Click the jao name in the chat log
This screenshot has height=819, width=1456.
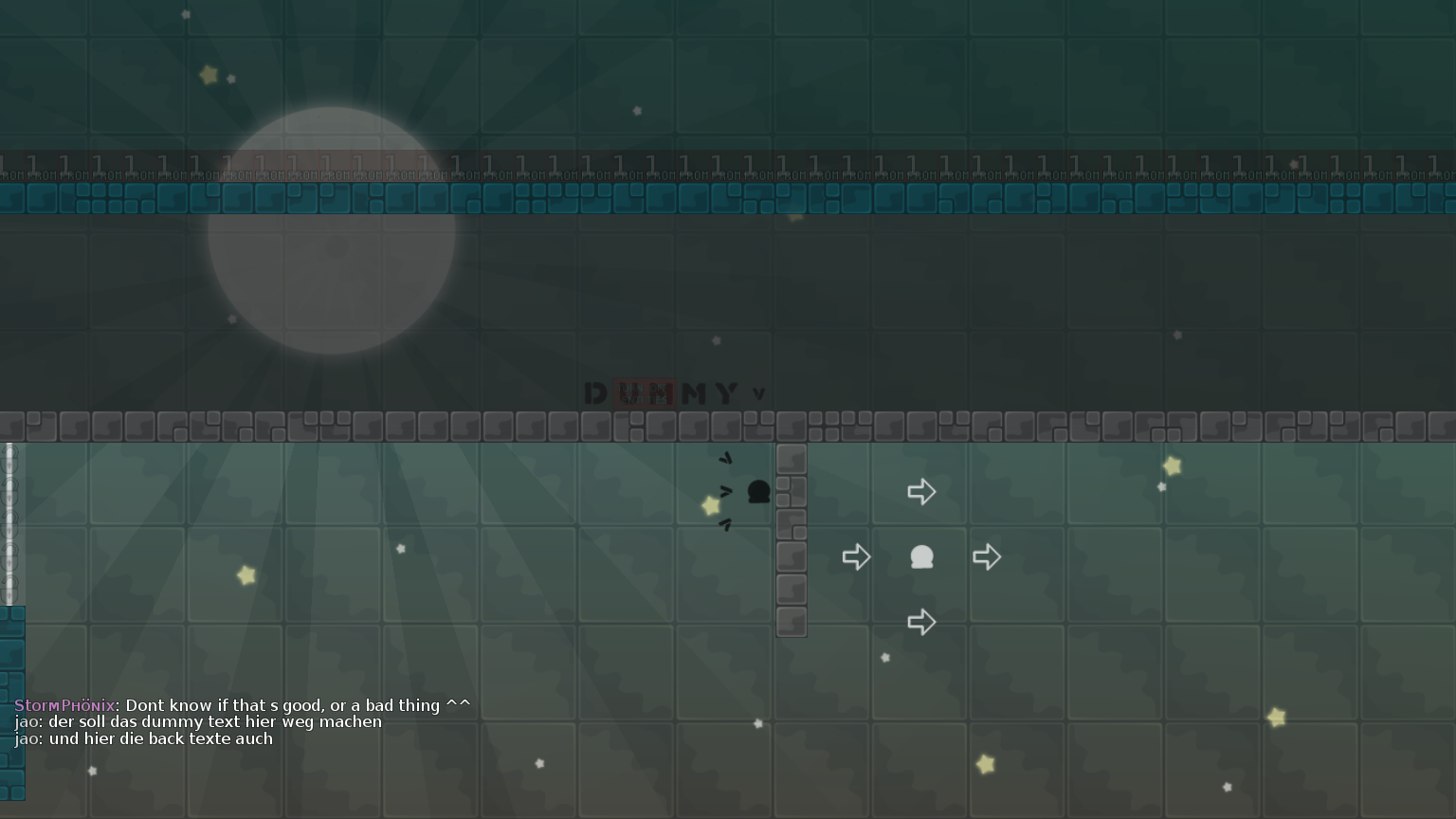[x=27, y=721]
